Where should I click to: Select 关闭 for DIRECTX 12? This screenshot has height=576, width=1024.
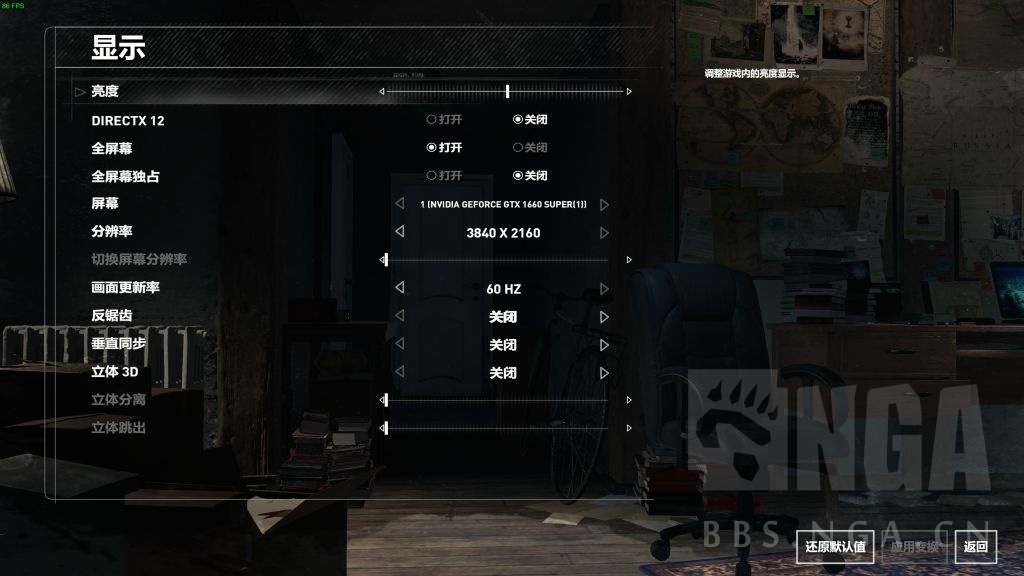click(x=530, y=120)
